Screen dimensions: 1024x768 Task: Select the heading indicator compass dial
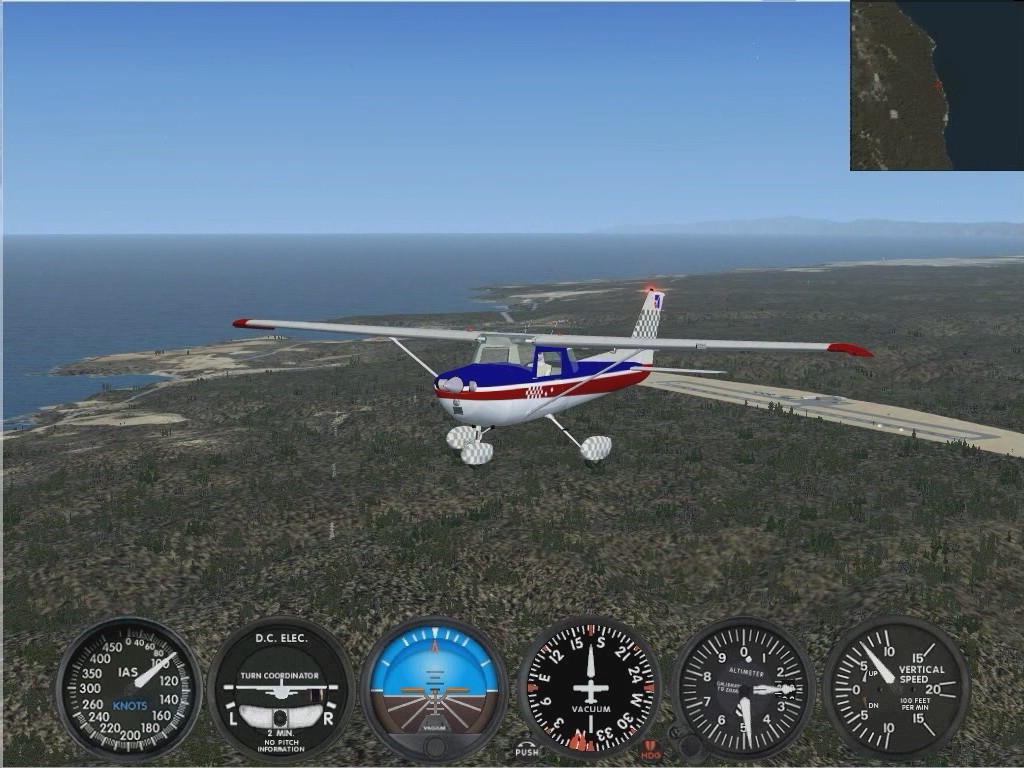tap(590, 687)
